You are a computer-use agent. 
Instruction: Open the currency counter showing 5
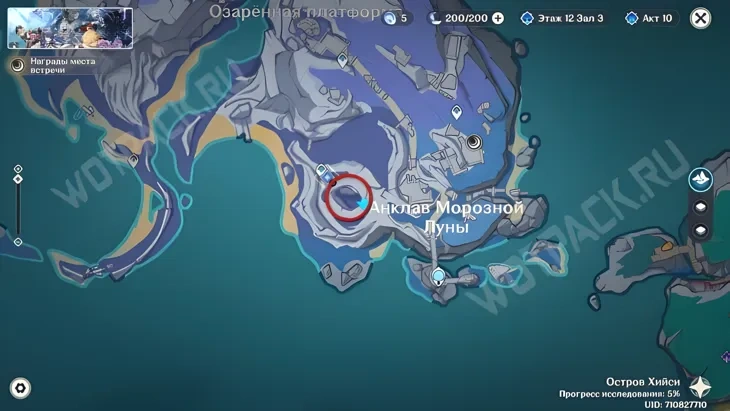[x=393, y=18]
